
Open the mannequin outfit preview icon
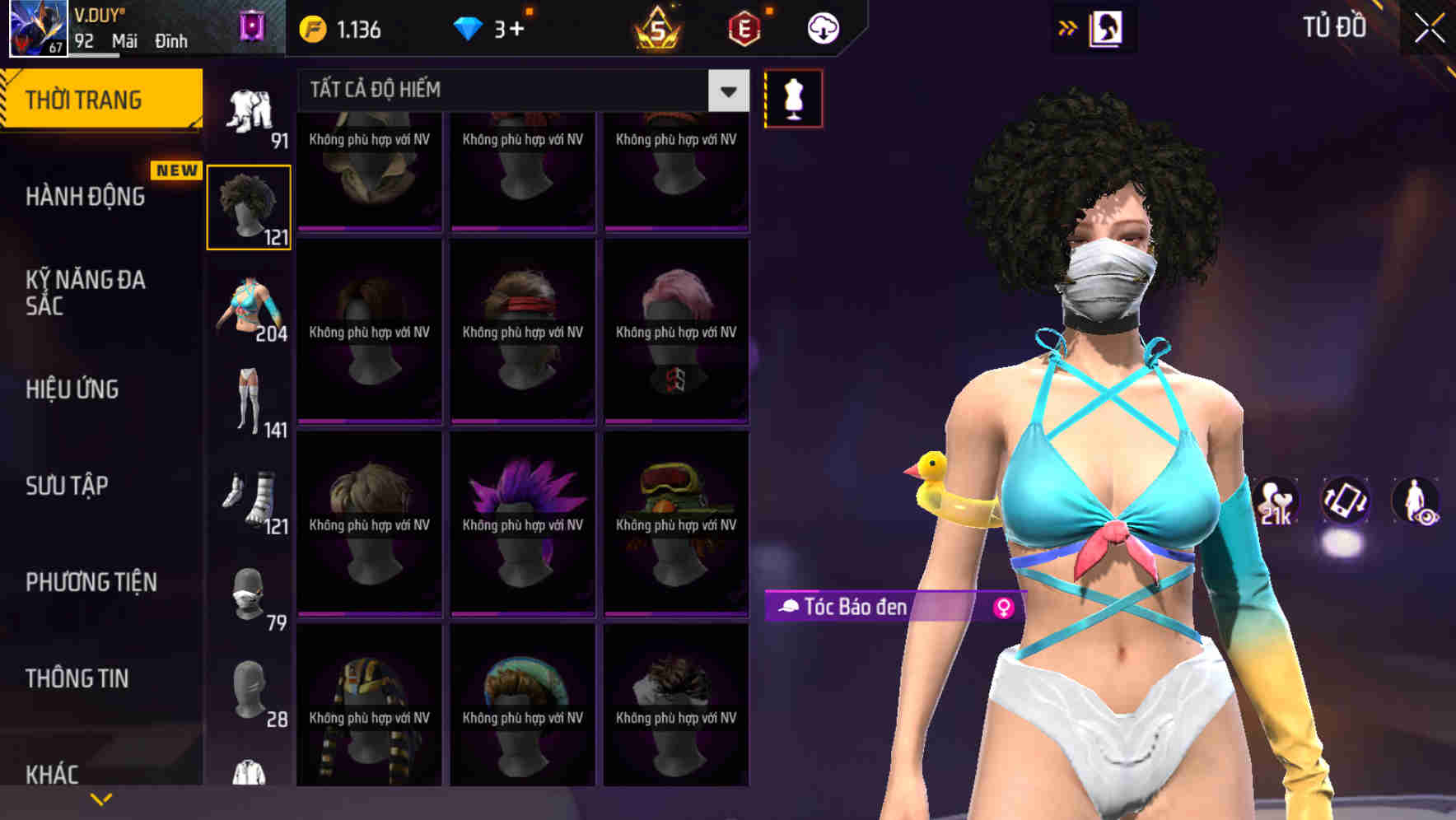793,97
